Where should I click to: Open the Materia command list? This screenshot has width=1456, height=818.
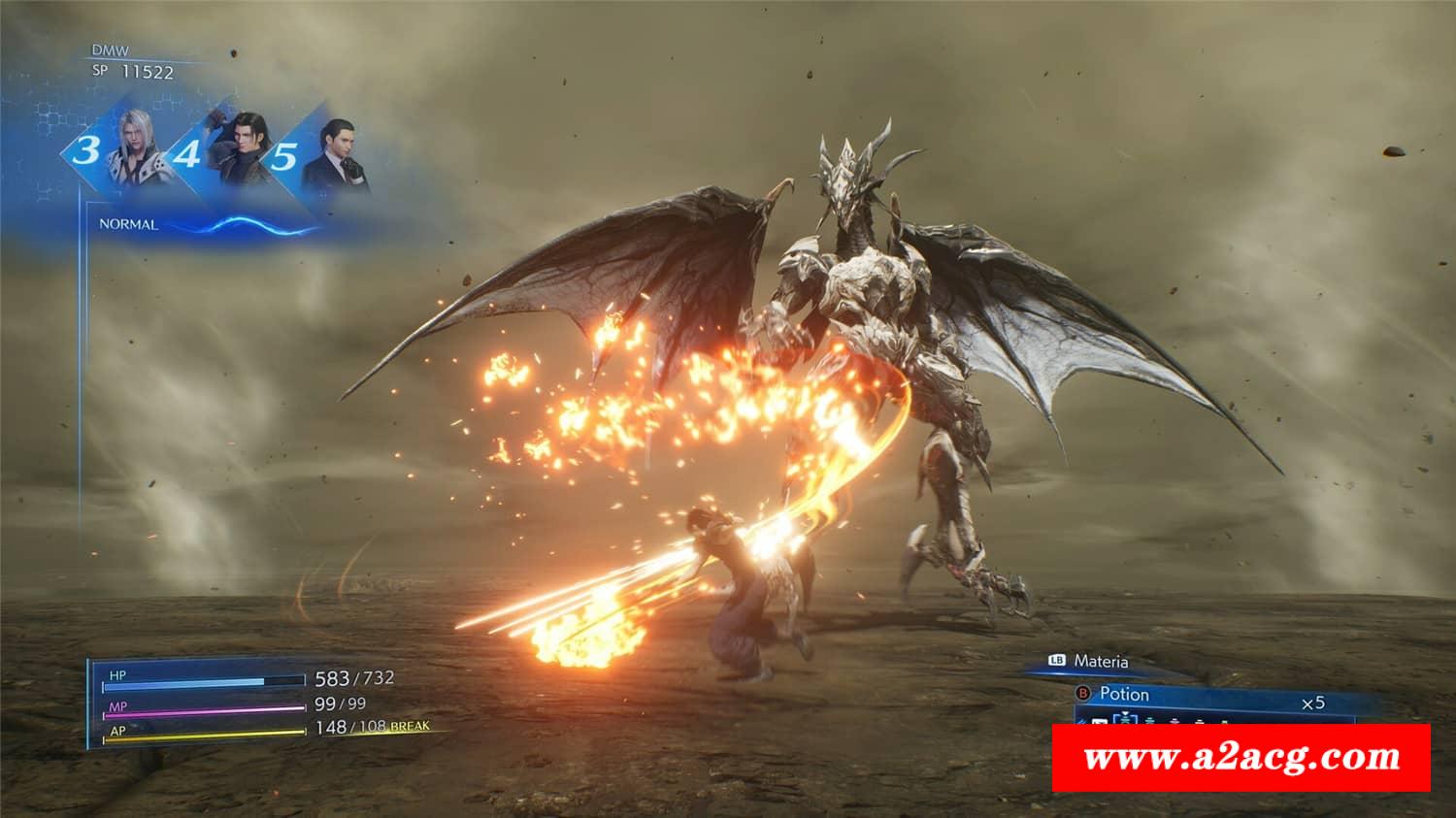1100,662
